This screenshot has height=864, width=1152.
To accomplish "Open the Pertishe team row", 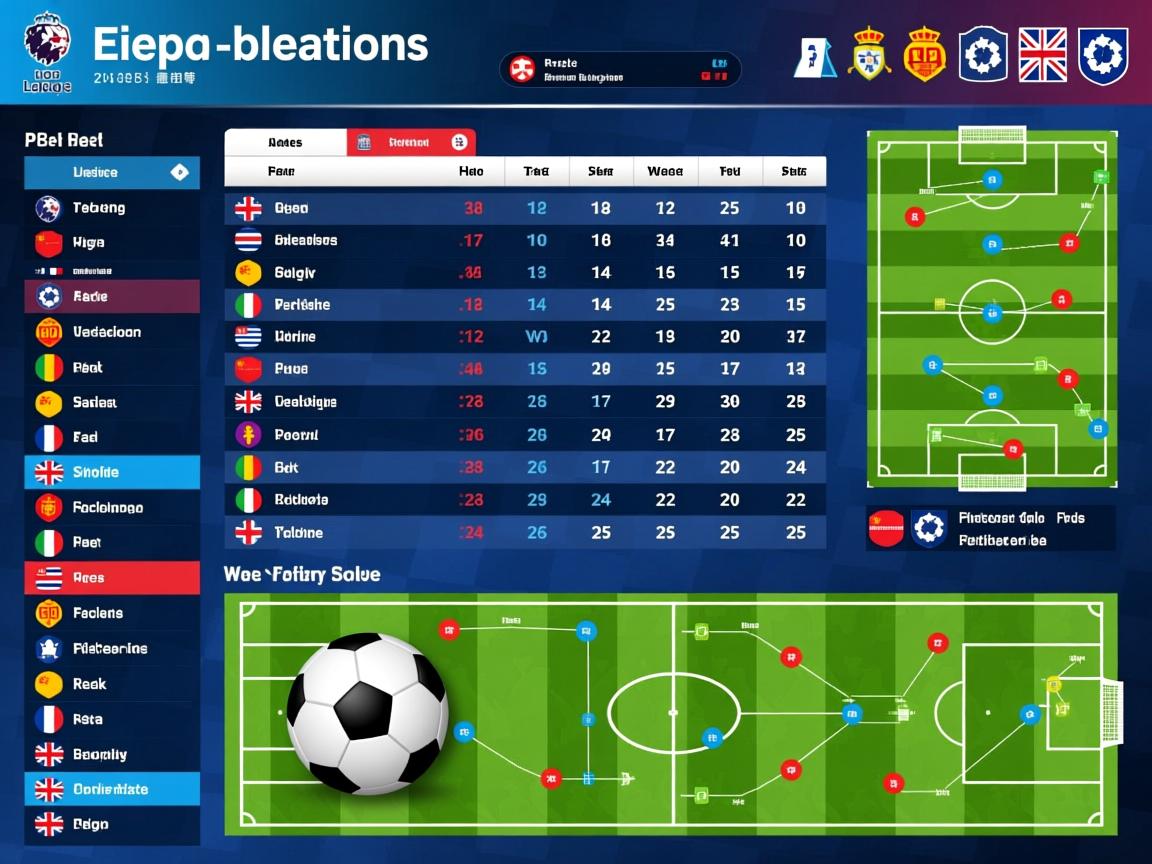I will click(x=525, y=304).
